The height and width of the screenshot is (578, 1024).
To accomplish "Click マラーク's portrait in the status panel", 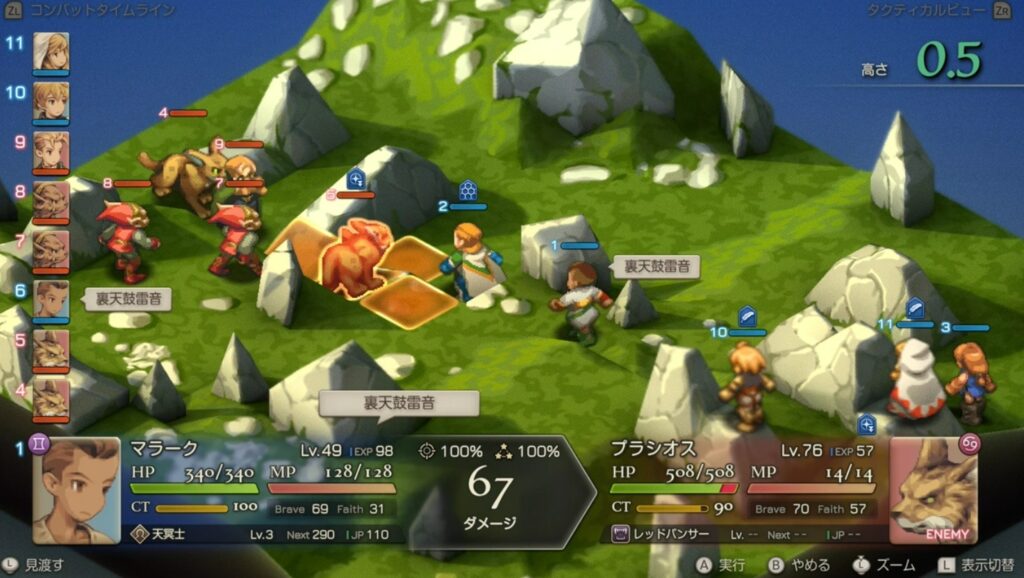I will [76, 490].
